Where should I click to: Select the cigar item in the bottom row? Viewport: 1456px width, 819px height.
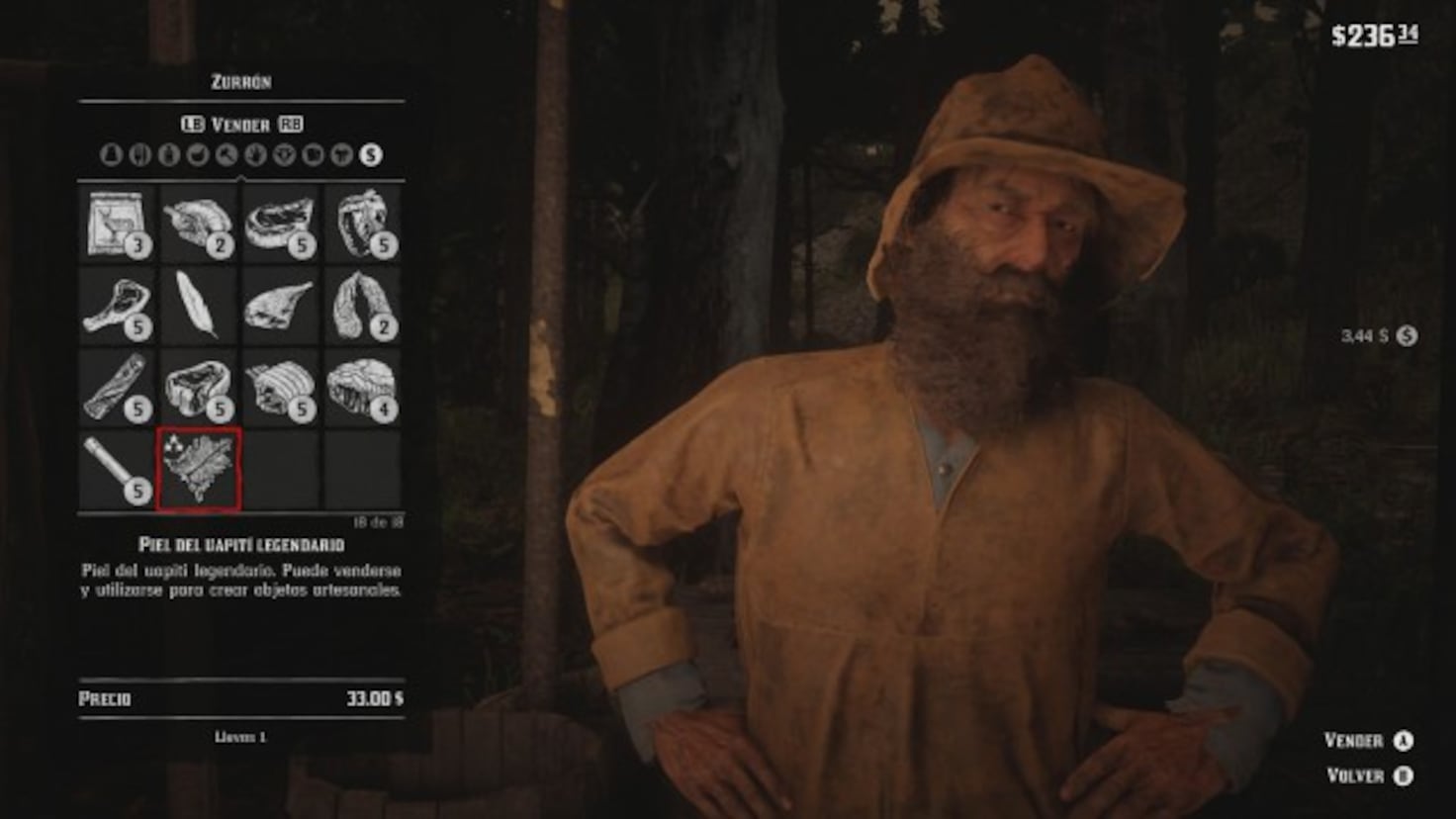coord(112,465)
